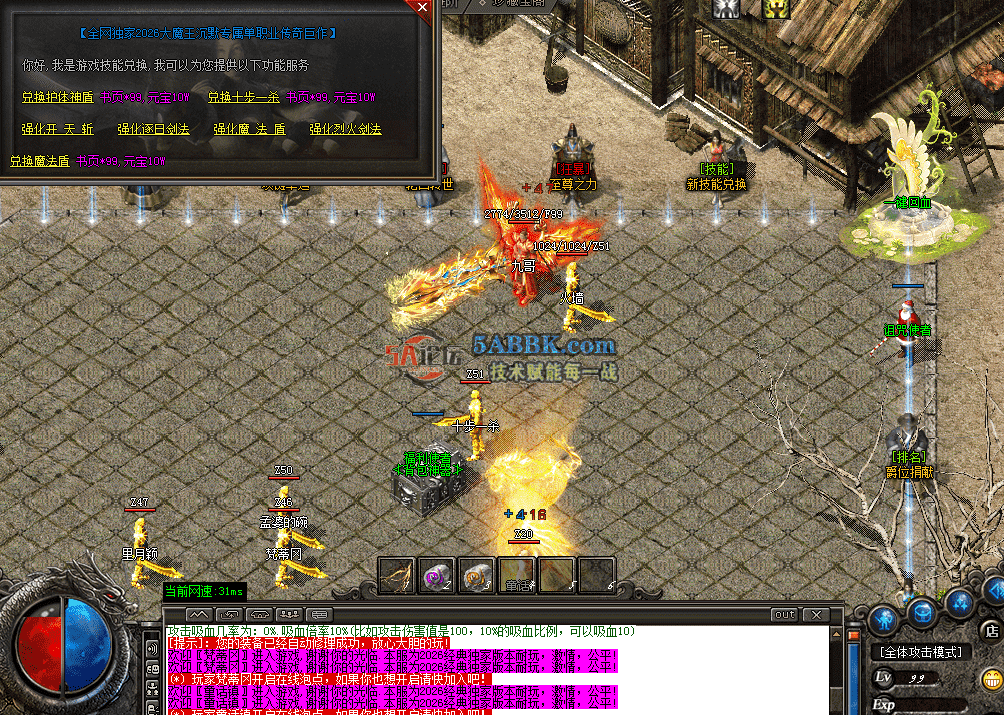Viewport: 1004px width, 715px height.
Task: Click the 兑换魔法盾 exchange link
Action: (40, 160)
